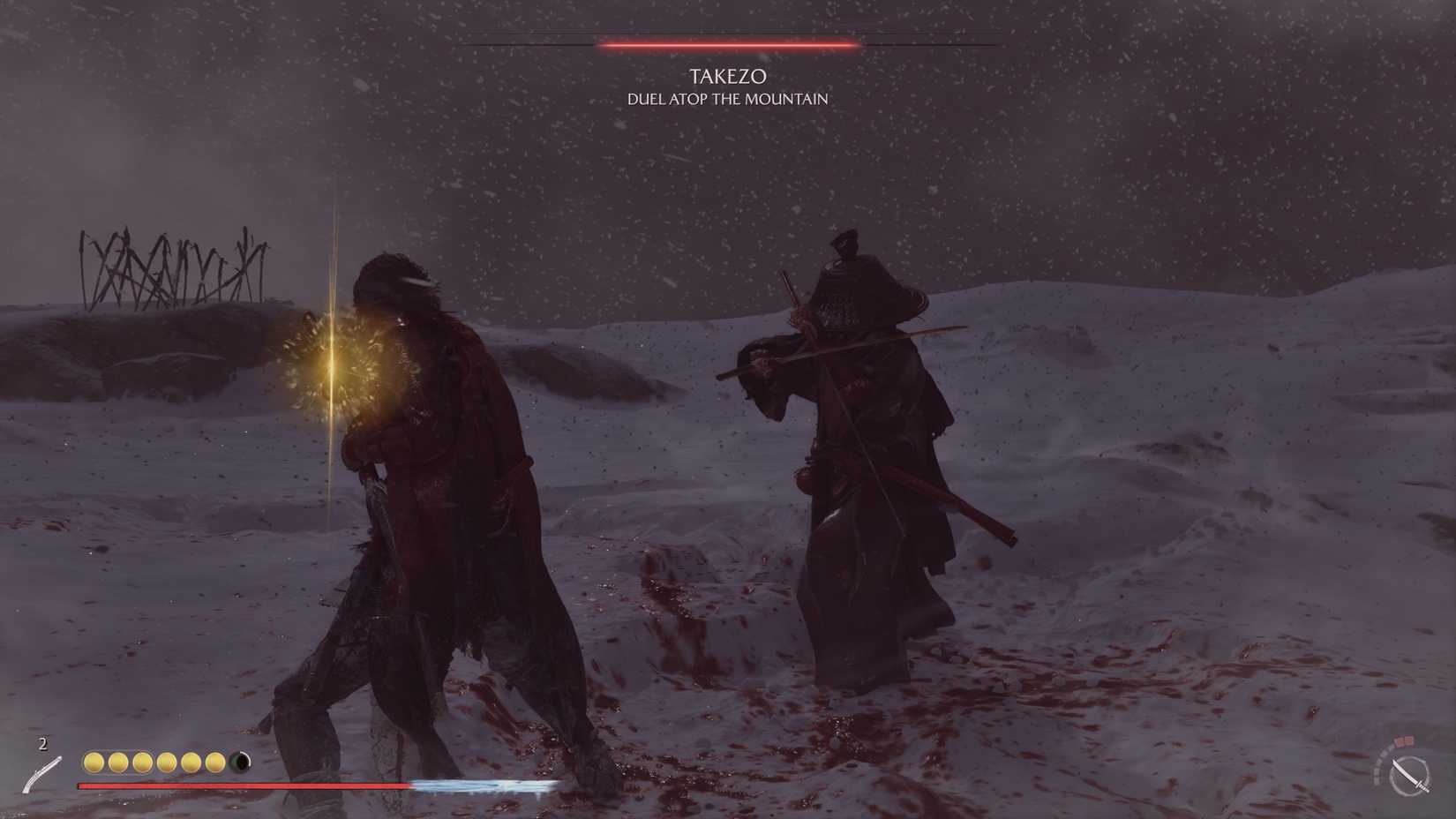Click the number 2 weapon counter
1456x819 pixels.
click(x=41, y=743)
